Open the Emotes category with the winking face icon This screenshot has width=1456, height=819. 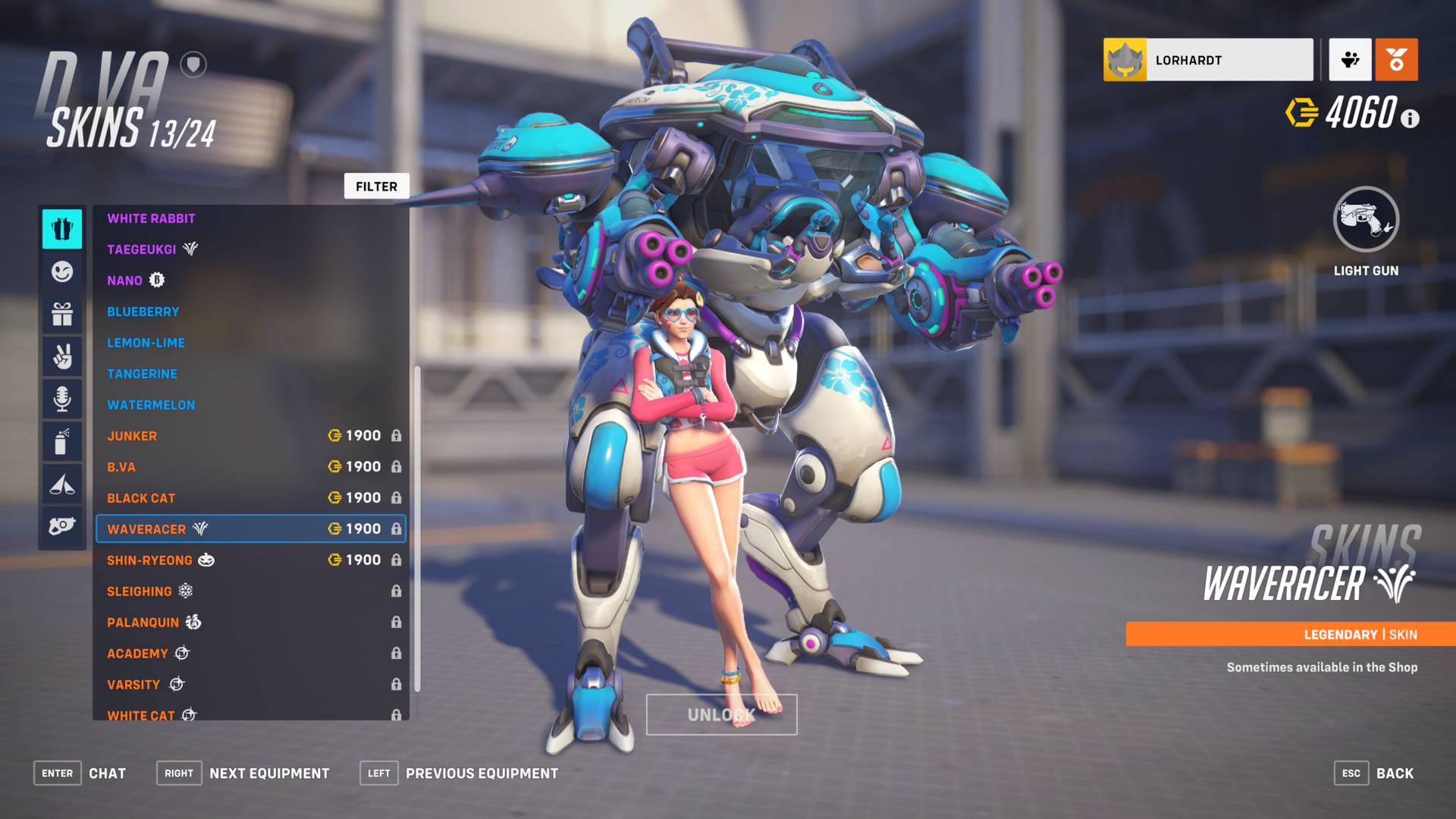pos(62,272)
